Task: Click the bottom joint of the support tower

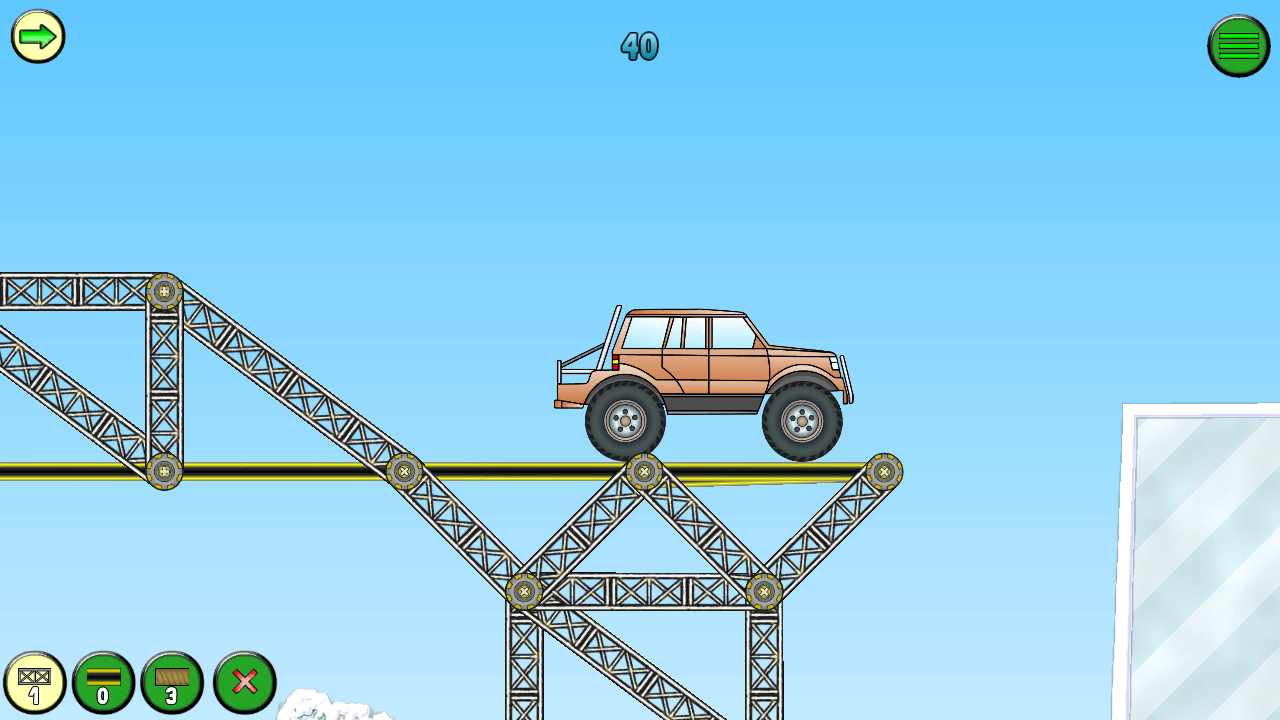Action: 524,590
